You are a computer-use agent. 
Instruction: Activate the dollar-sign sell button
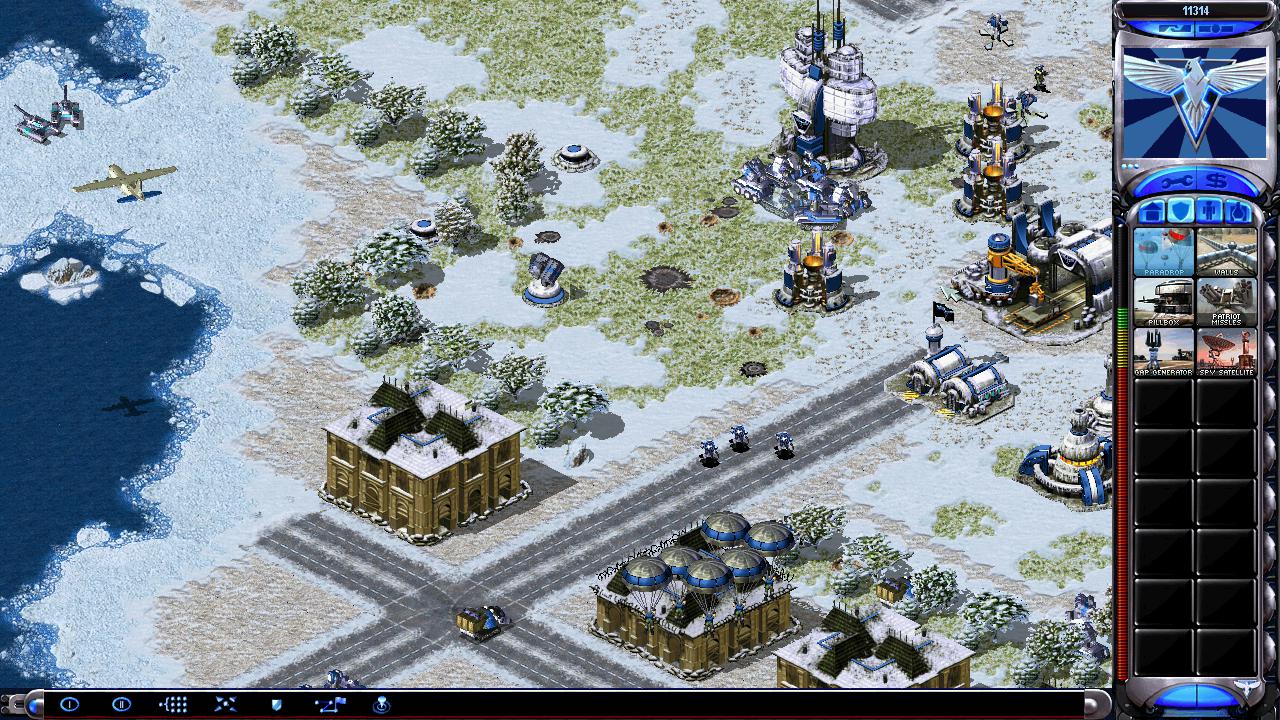(1217, 181)
